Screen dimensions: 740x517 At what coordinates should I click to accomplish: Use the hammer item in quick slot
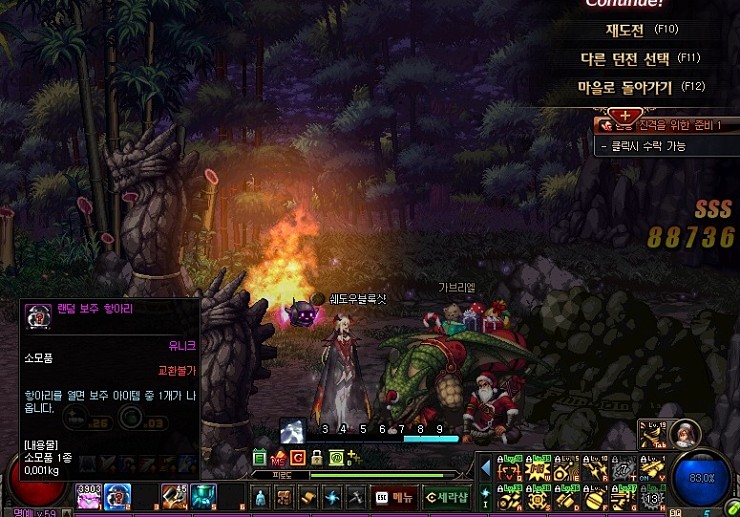coord(174,494)
